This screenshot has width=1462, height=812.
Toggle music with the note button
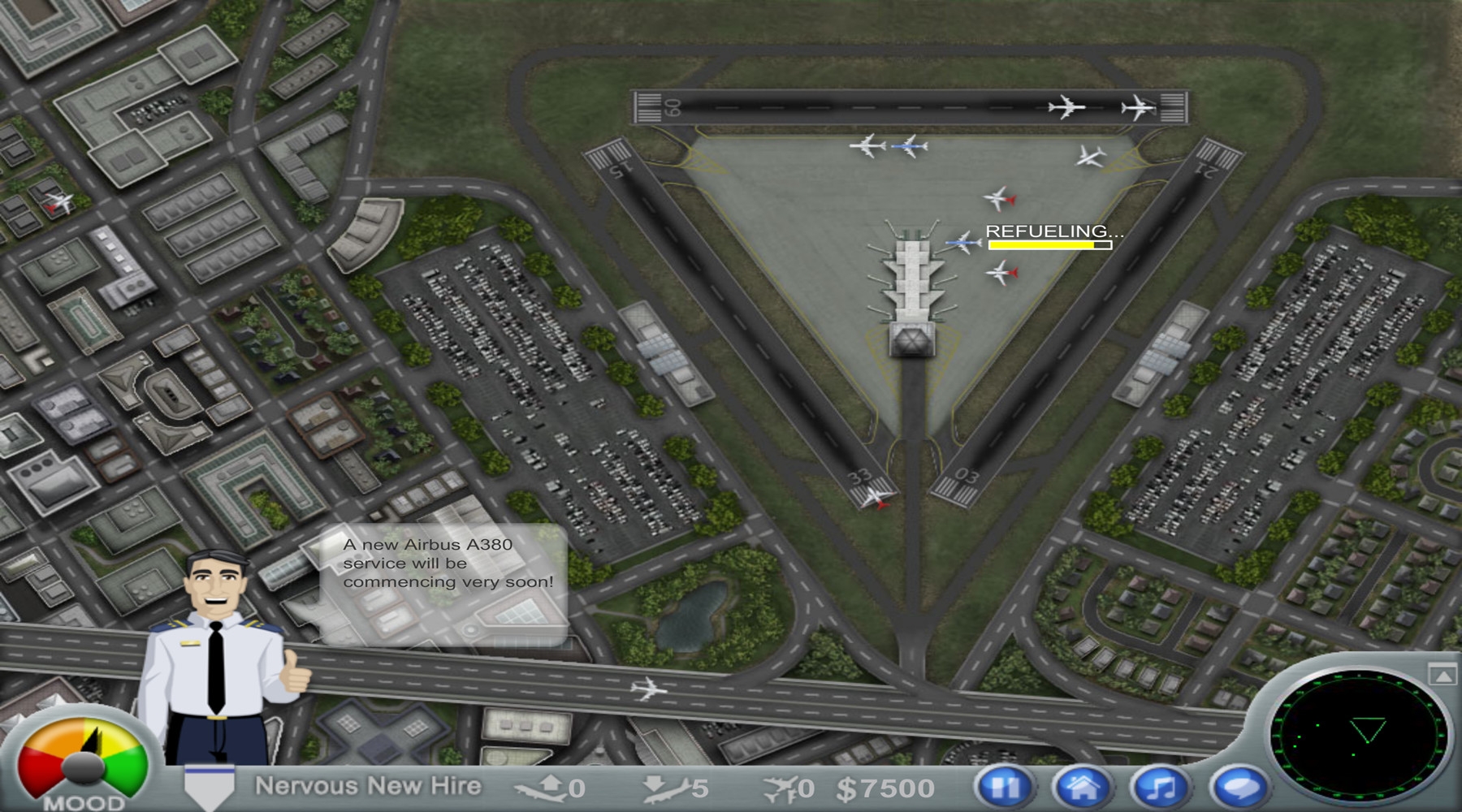pyautogui.click(x=1161, y=786)
